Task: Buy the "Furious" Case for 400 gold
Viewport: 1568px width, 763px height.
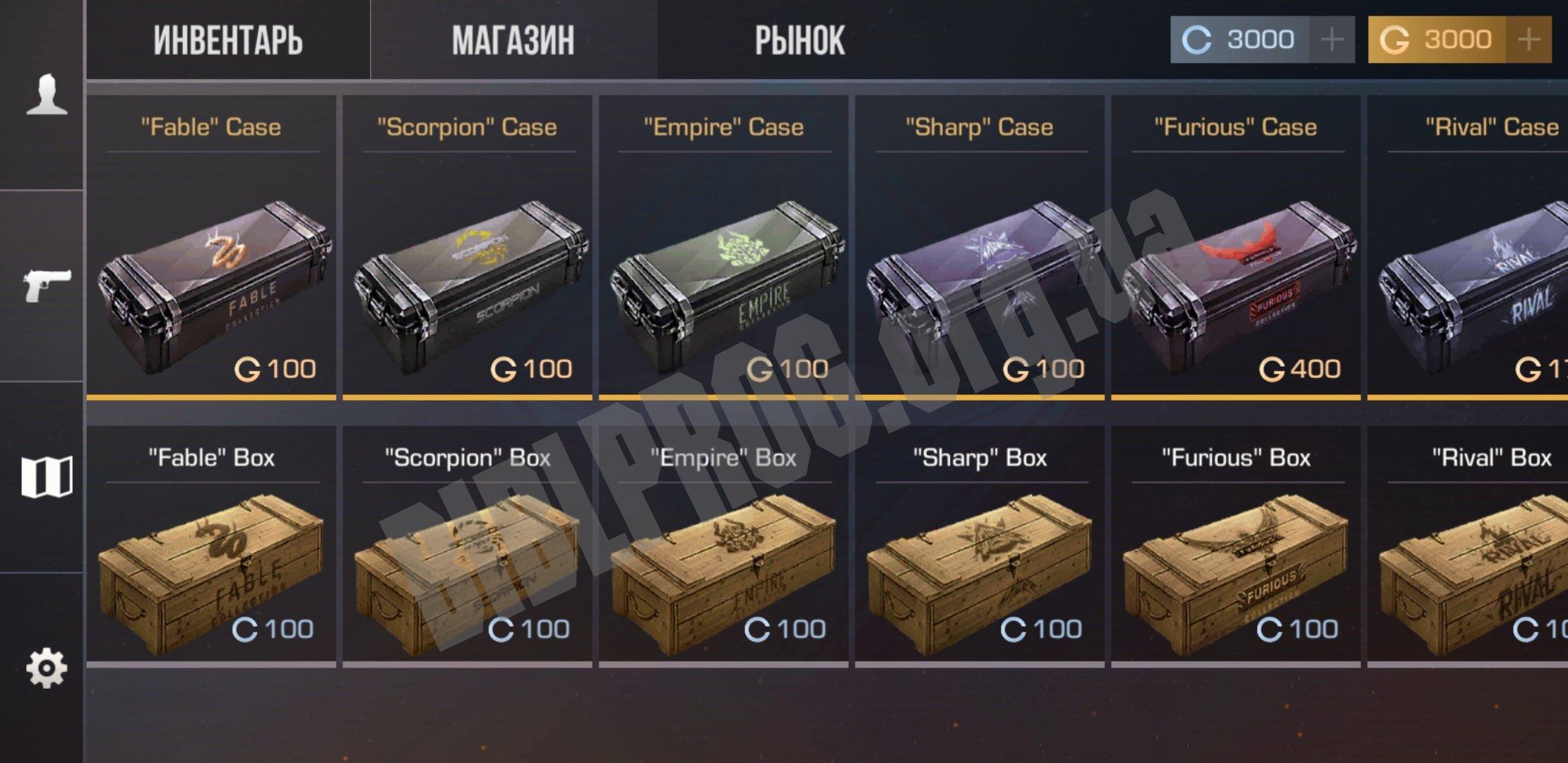Action: (1236, 247)
